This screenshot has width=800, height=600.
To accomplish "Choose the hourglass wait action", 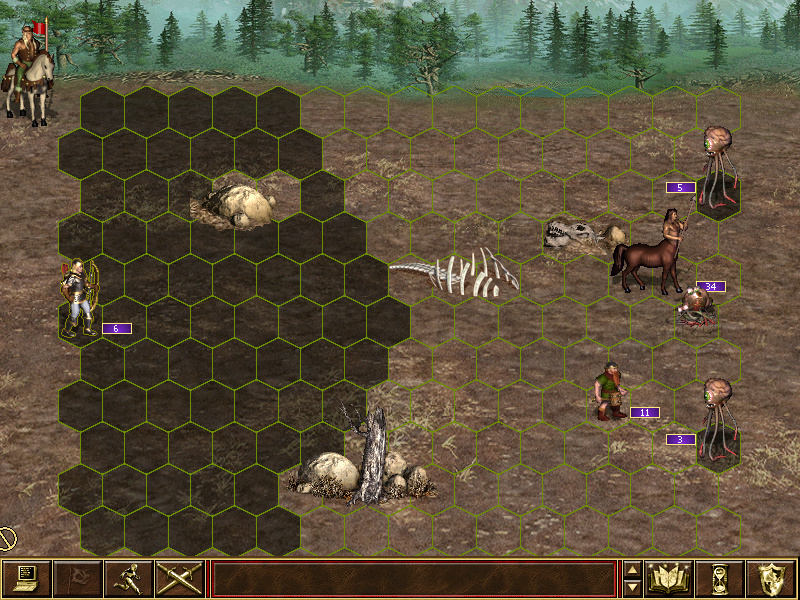I will [x=721, y=578].
